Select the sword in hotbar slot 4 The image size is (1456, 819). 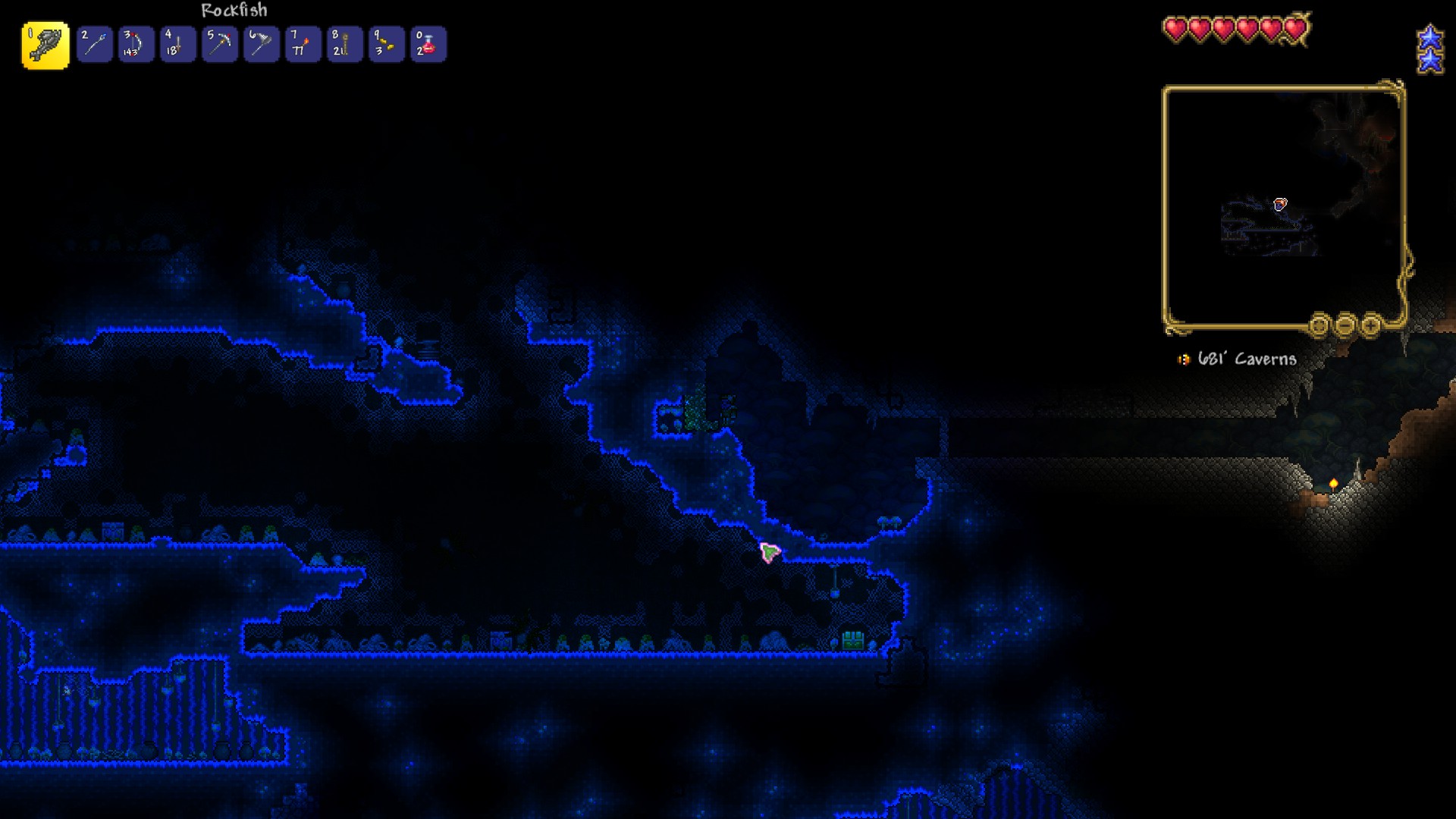pyautogui.click(x=177, y=43)
